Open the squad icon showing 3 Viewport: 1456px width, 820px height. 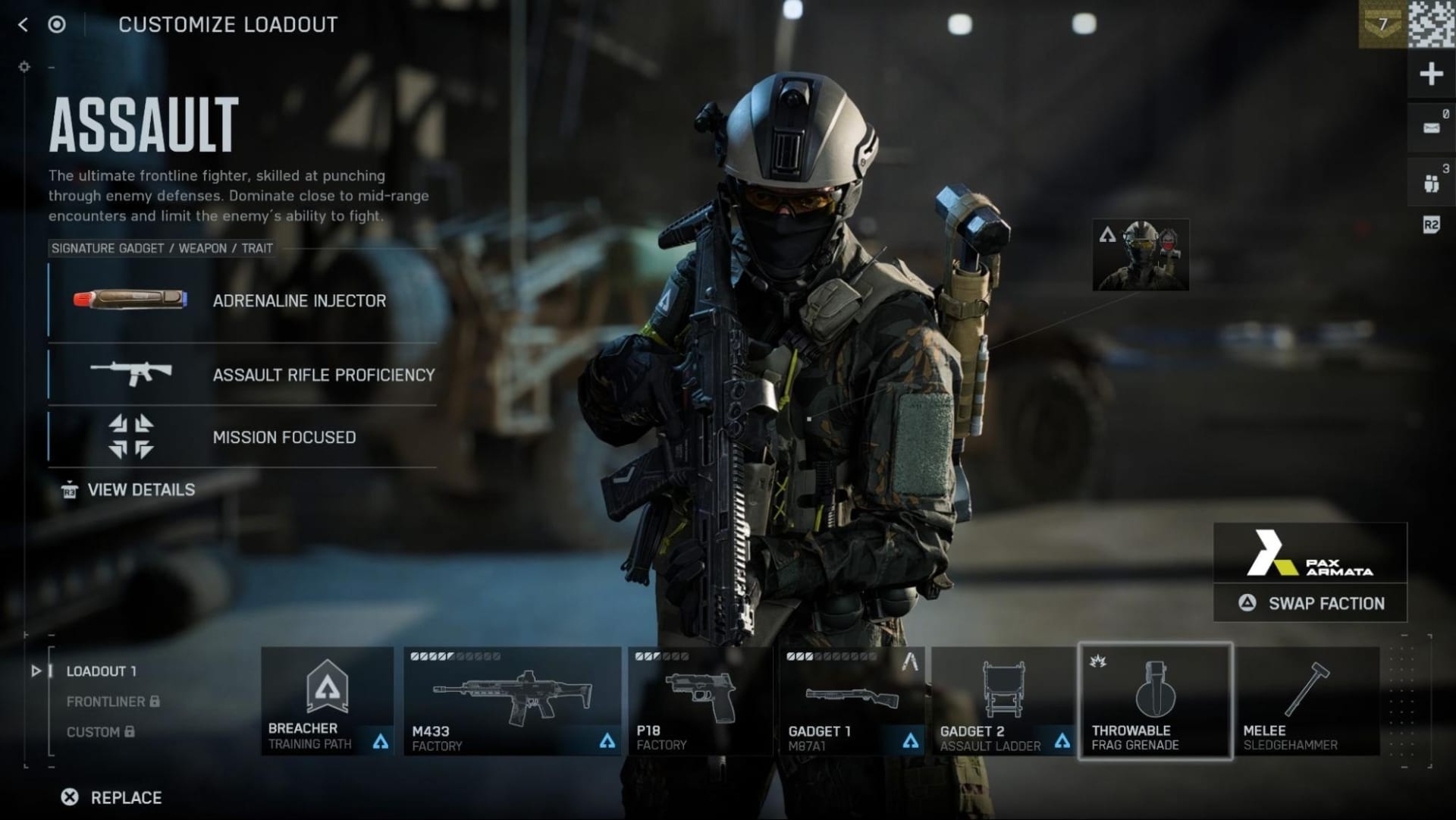(x=1431, y=182)
